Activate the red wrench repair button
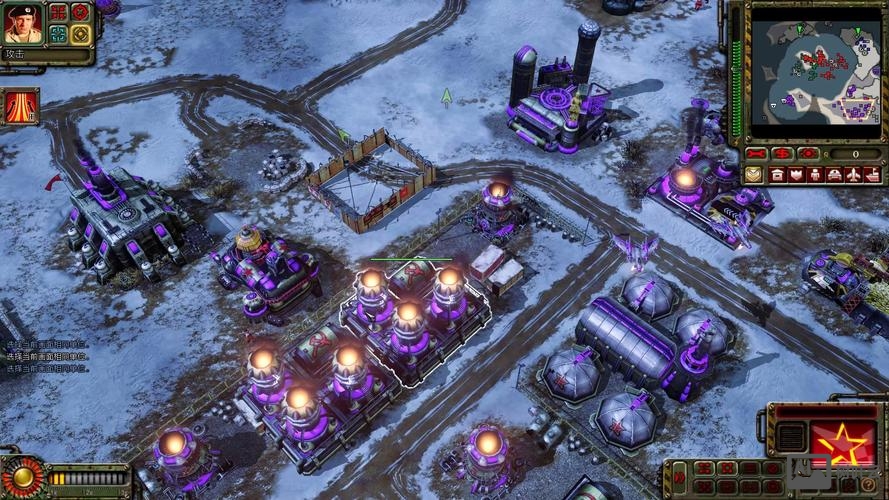The image size is (889, 500). coord(756,154)
